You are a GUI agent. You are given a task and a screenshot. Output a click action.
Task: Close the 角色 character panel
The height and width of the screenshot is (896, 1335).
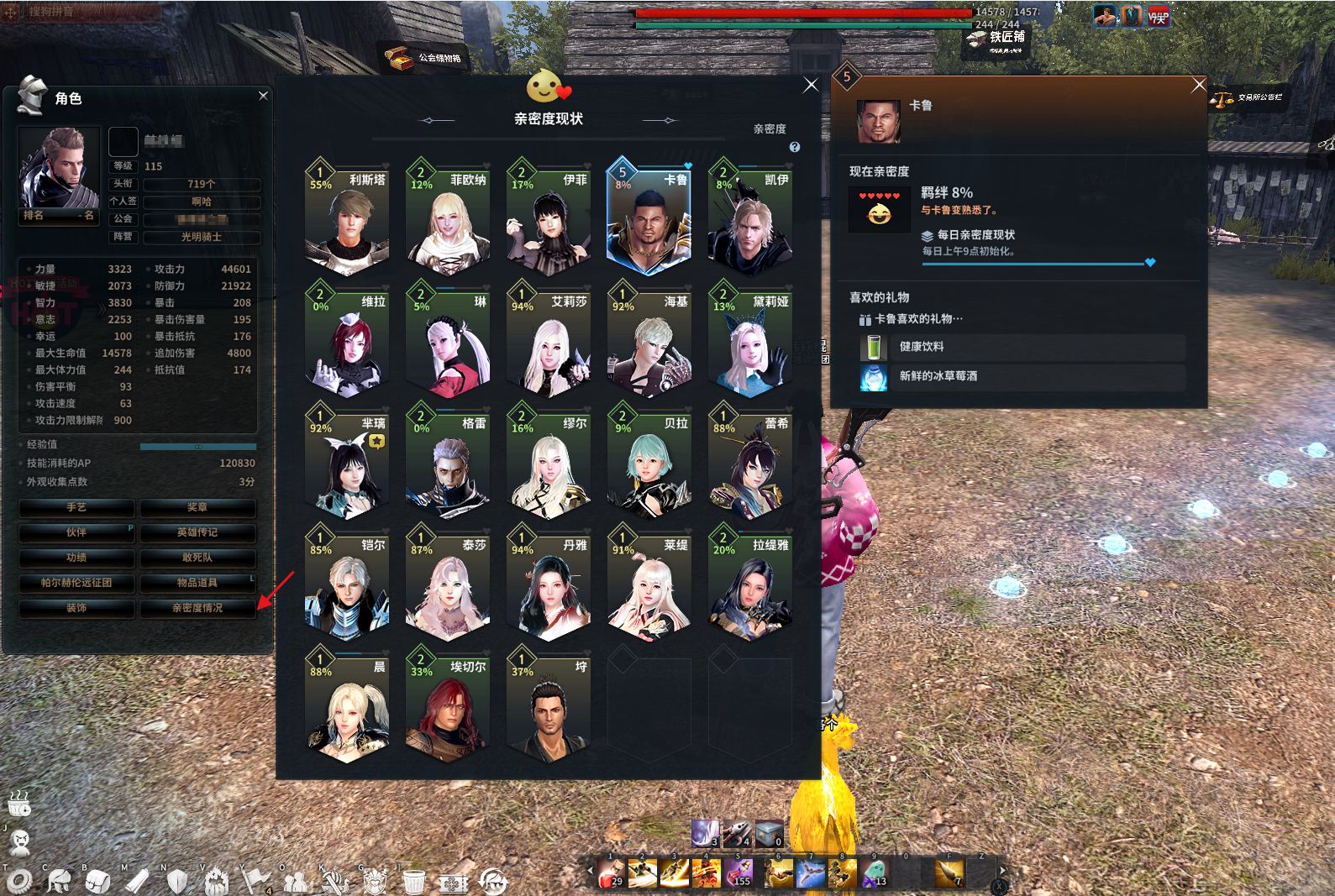(x=263, y=96)
